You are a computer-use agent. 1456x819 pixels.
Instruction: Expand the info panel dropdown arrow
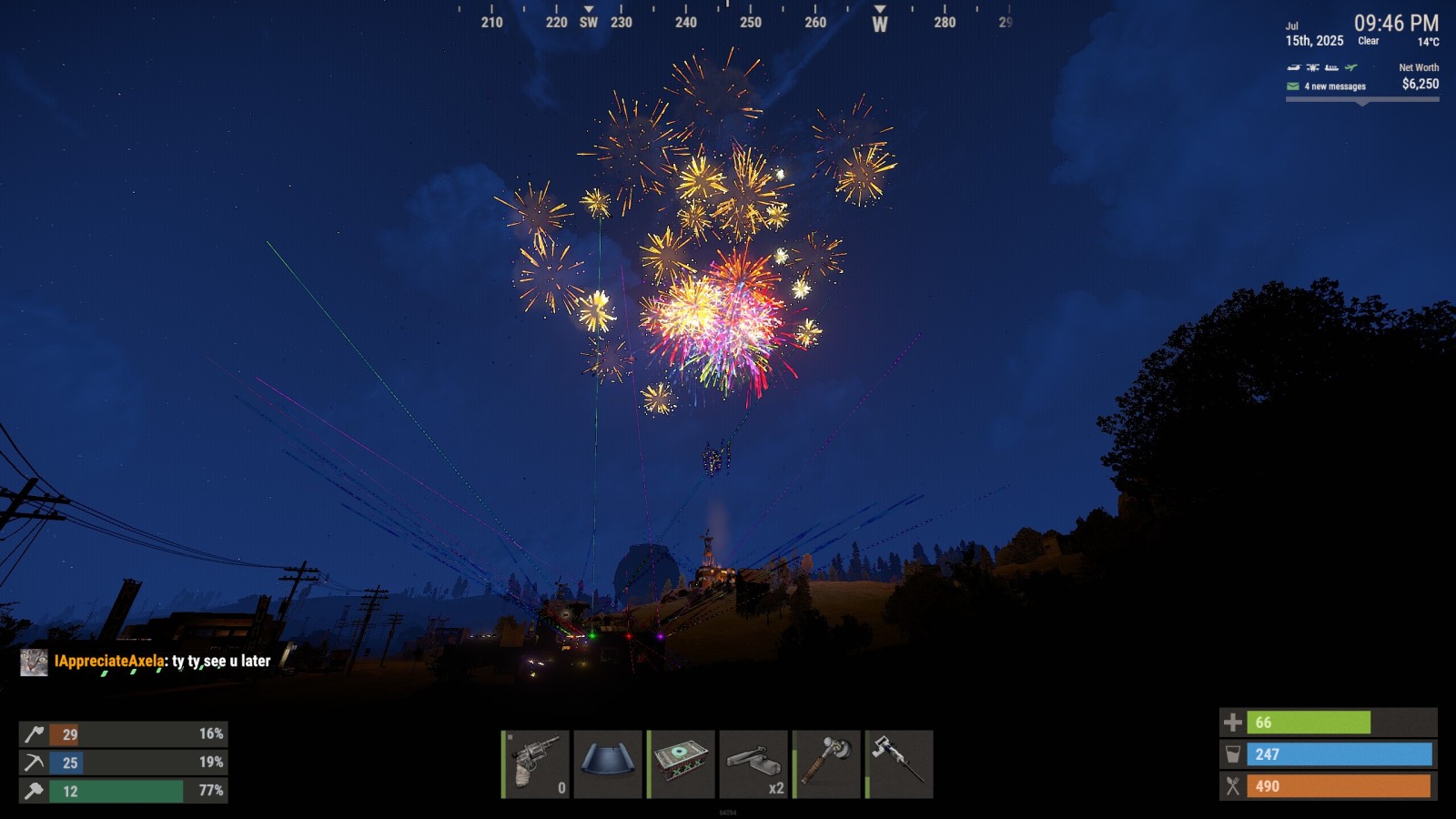(1362, 103)
